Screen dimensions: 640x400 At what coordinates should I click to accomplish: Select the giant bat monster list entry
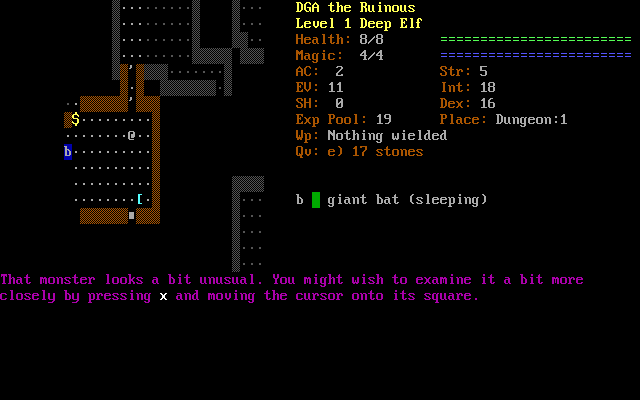(x=392, y=200)
